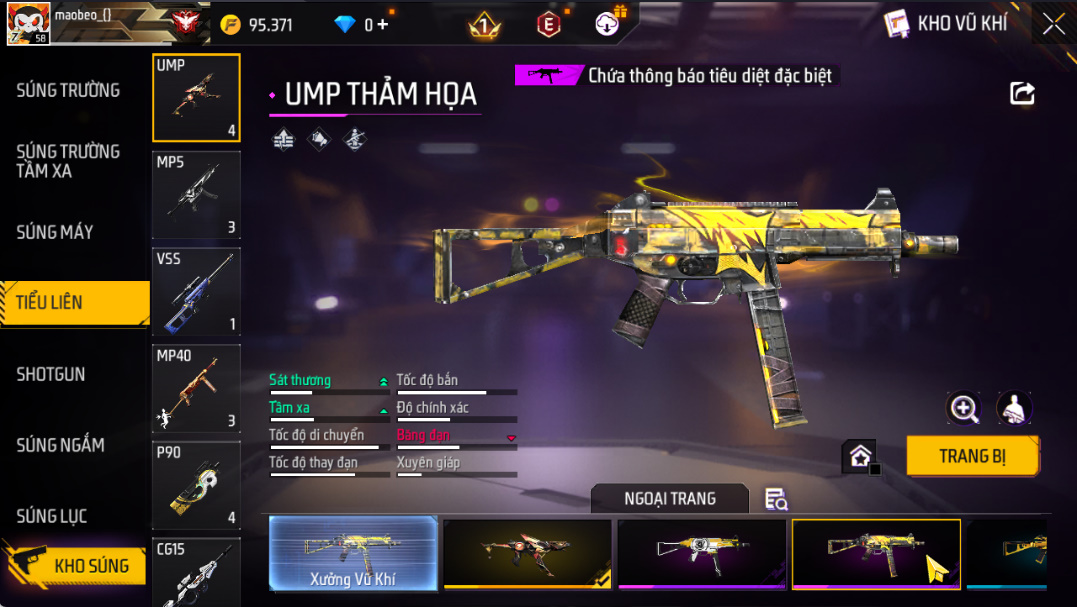Select the Súng Máy category
Image resolution: width=1077 pixels, height=607 pixels.
(55, 232)
